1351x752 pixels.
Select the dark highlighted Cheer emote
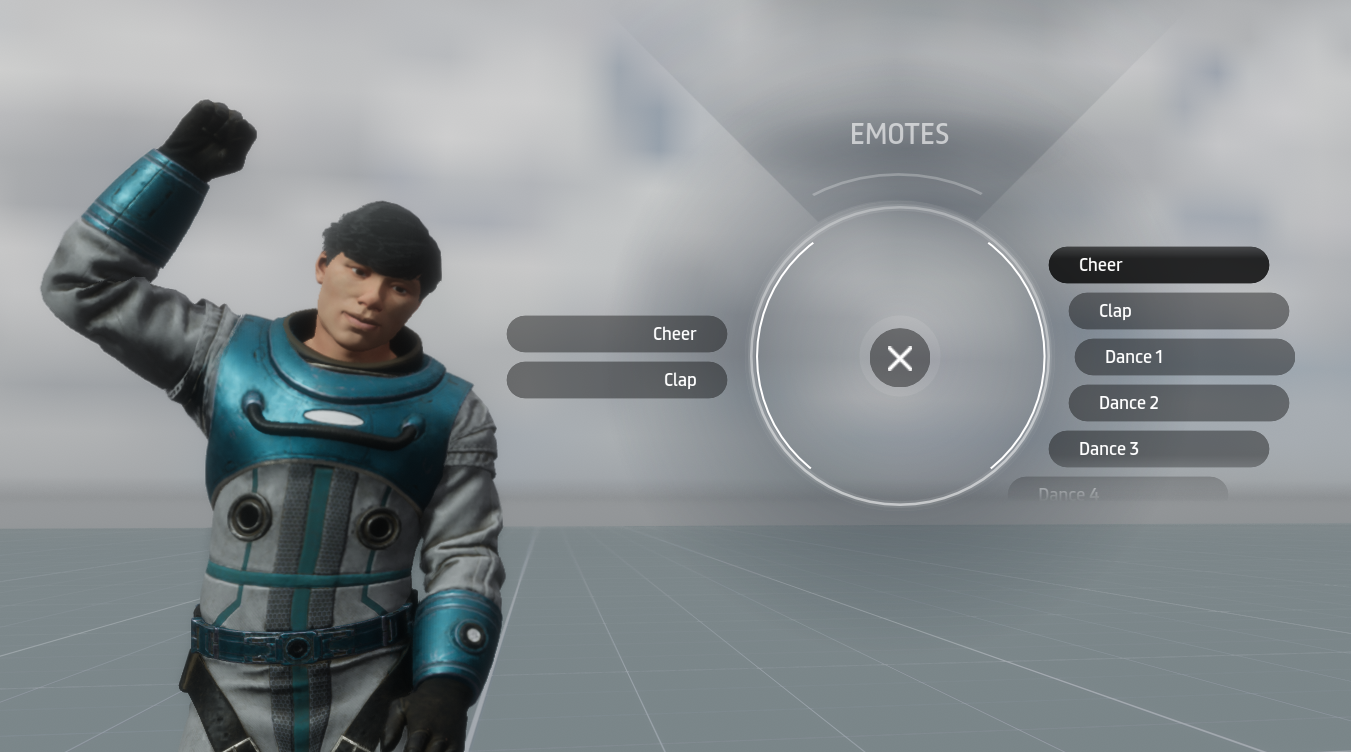[x=1158, y=265]
